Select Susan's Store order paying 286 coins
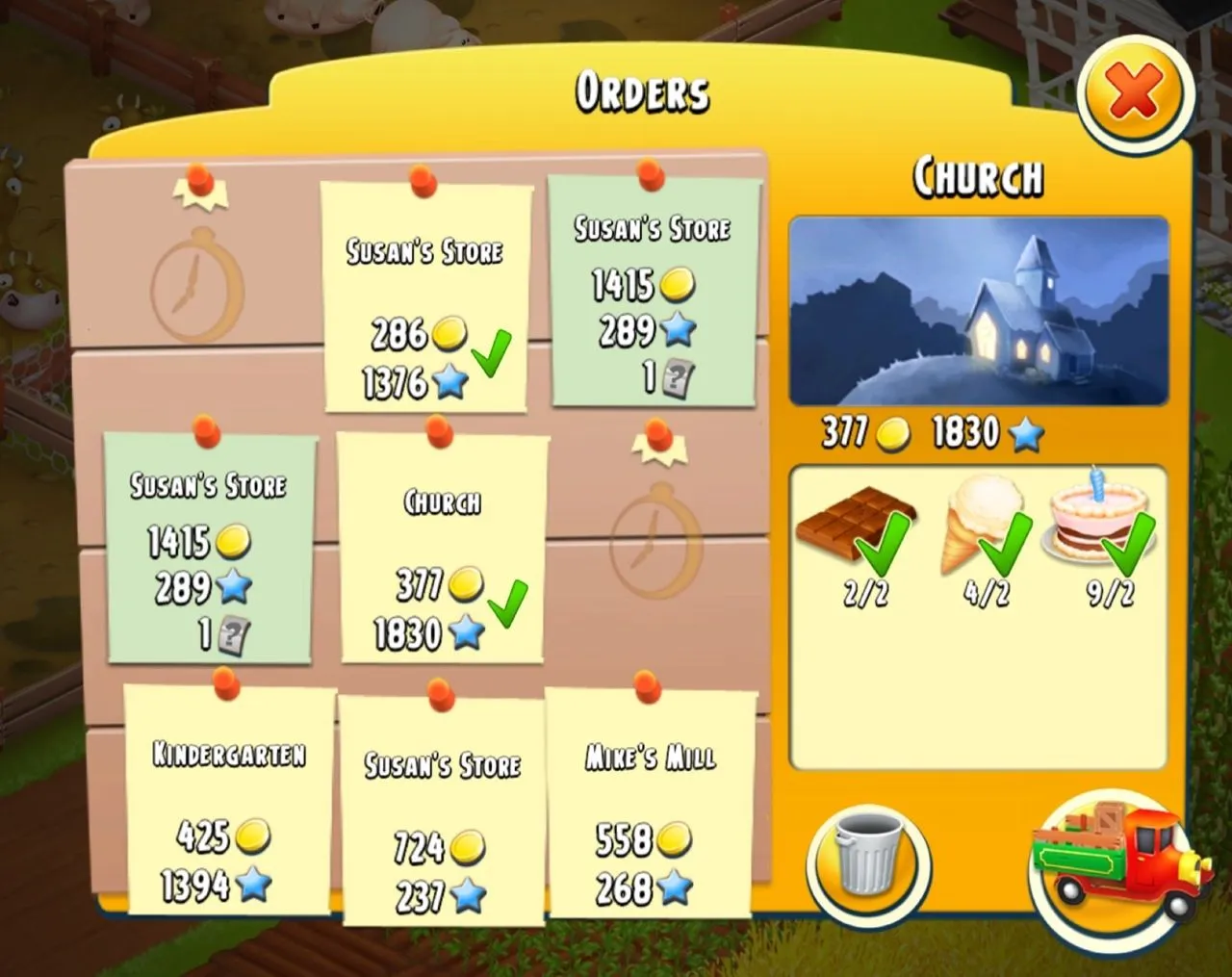Viewport: 1232px width, 977px height. click(425, 298)
